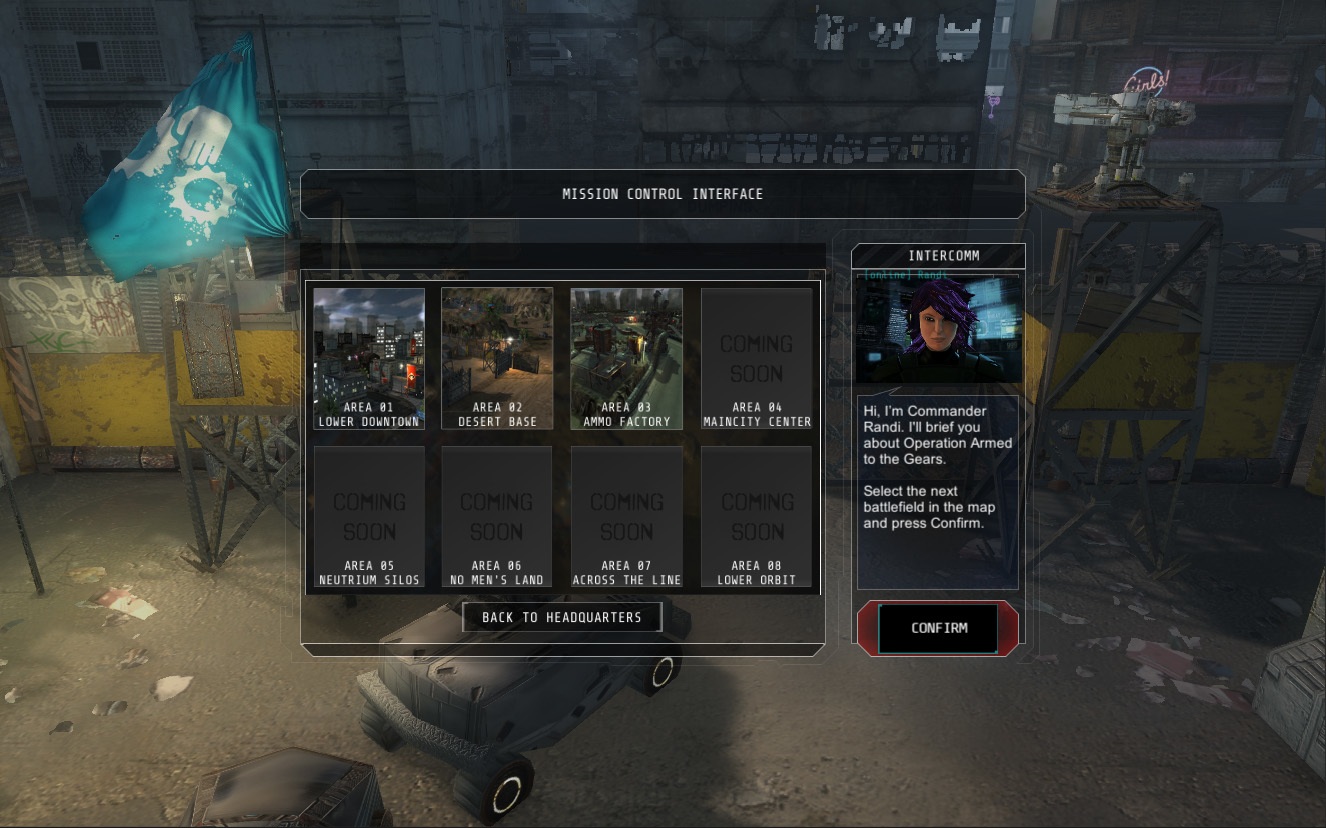Click the Area 02 Desert Base label
The width and height of the screenshot is (1326, 828).
(x=497, y=415)
